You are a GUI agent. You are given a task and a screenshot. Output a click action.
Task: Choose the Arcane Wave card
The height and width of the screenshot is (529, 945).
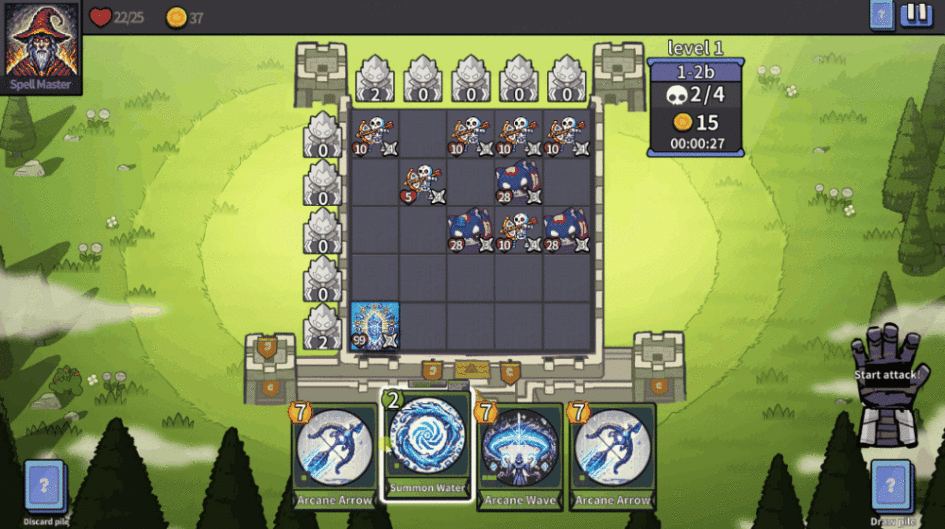point(519,453)
